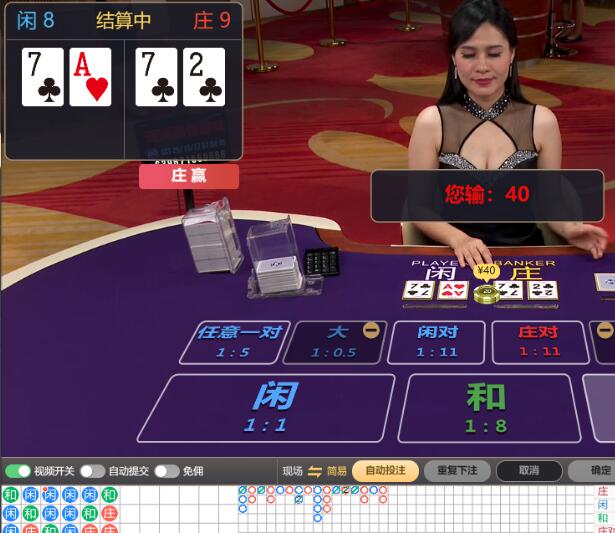The image size is (615, 533).
Task: Choose the 大 1:0.5 bet area
Action: (x=336, y=341)
